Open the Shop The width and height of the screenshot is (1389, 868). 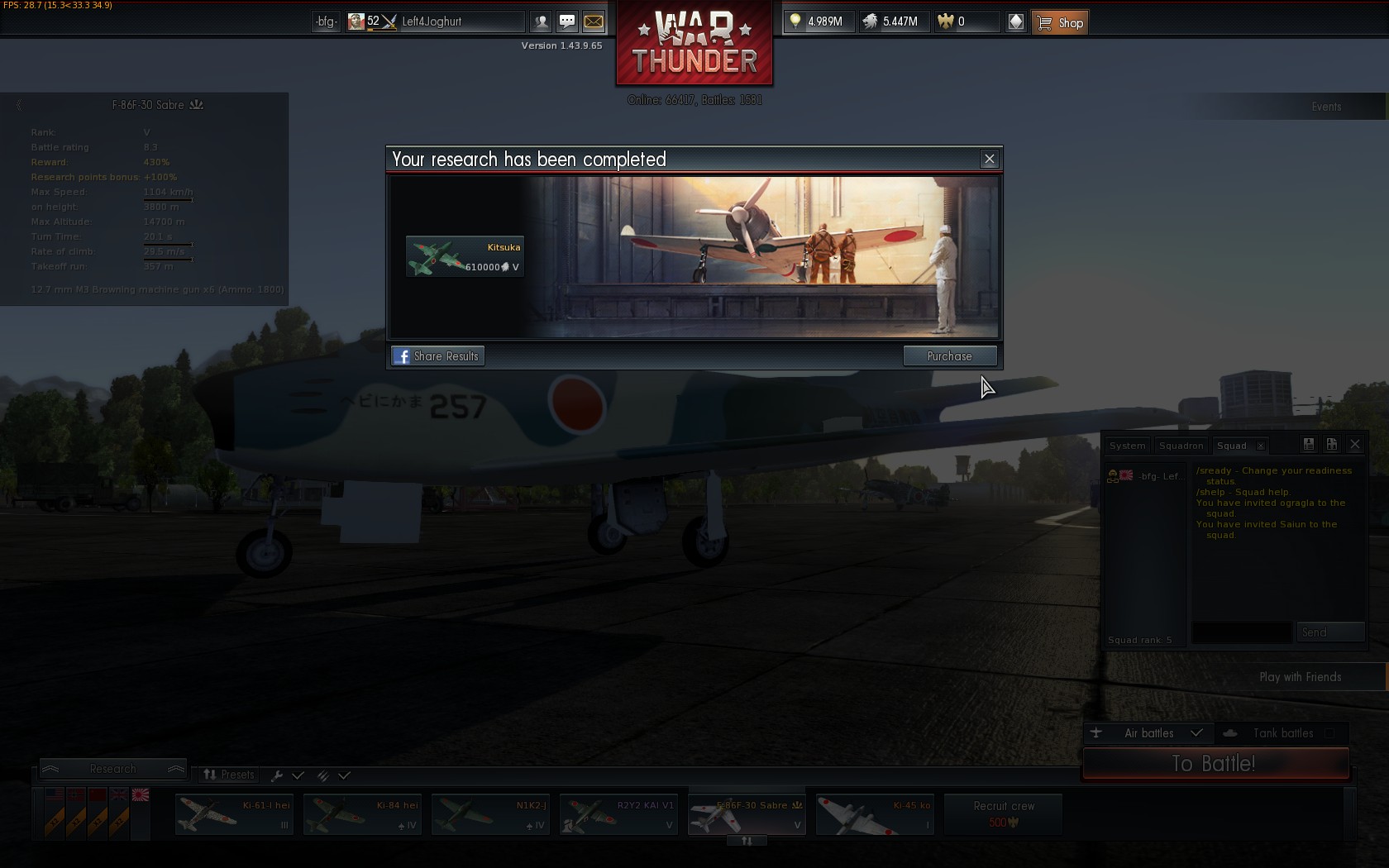tap(1060, 22)
